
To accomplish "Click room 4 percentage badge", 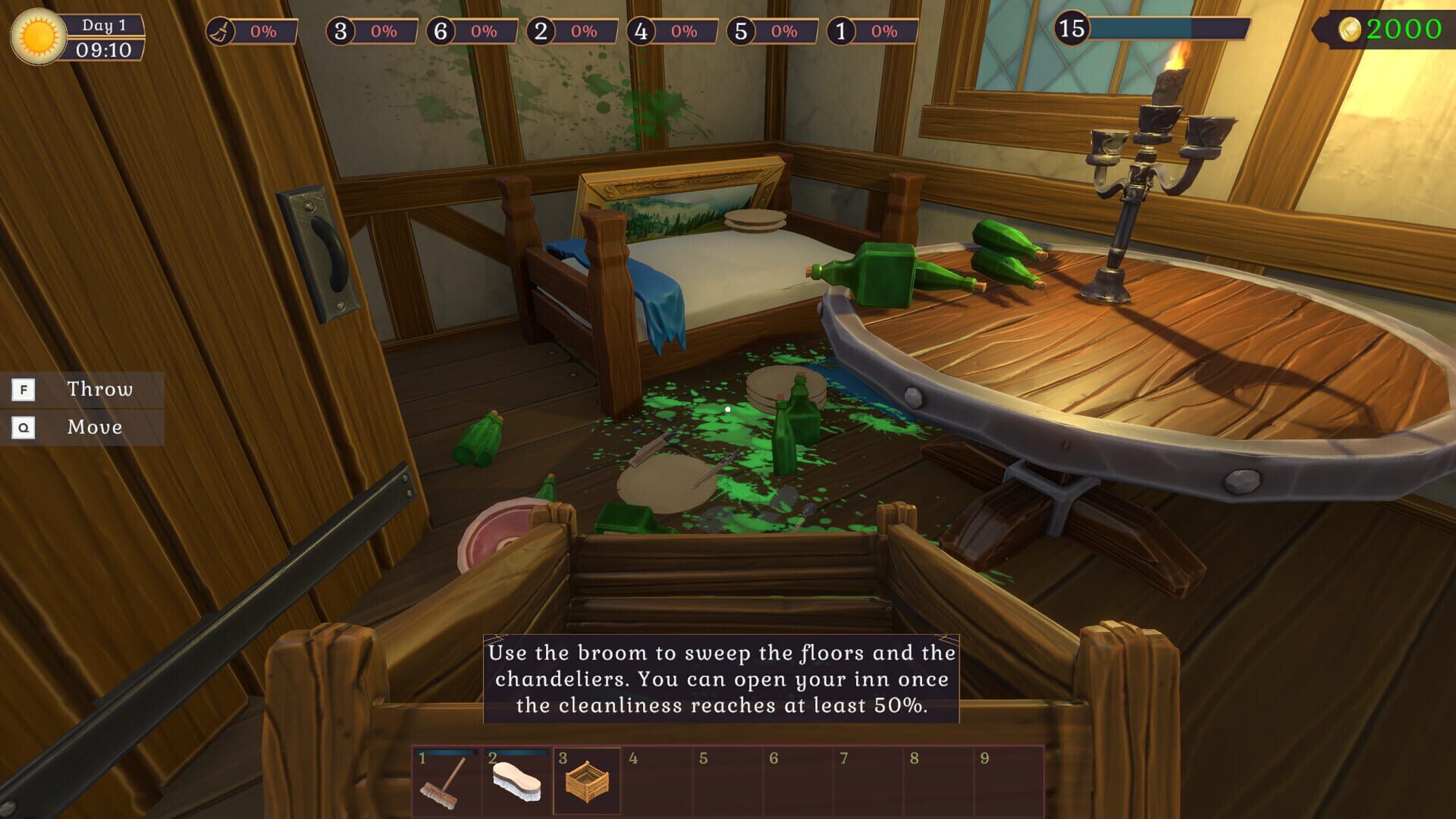I will (682, 31).
